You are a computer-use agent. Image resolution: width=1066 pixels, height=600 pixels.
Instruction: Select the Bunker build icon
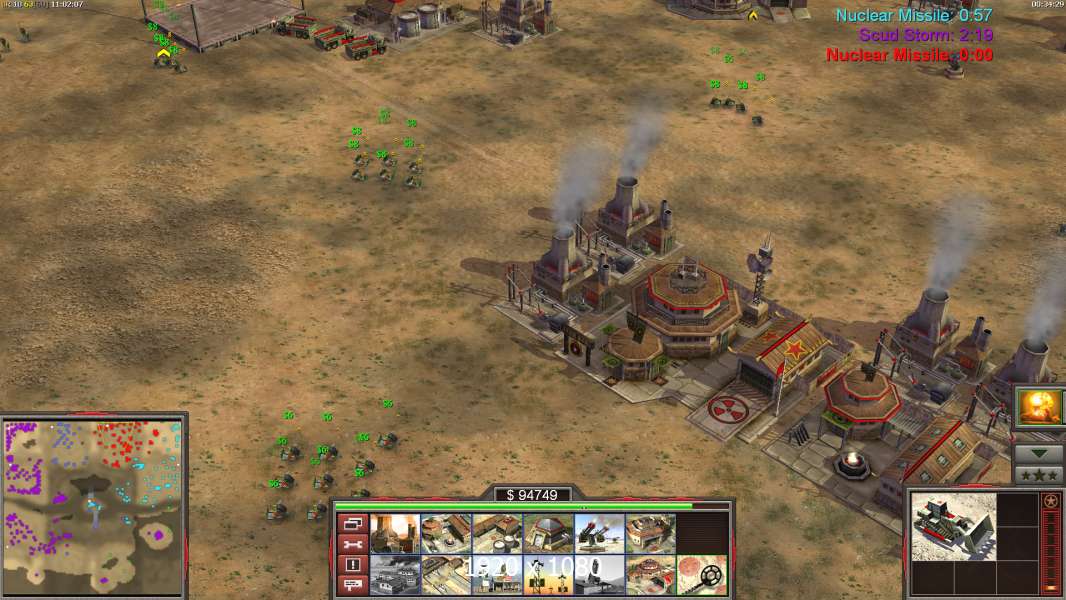[548, 534]
